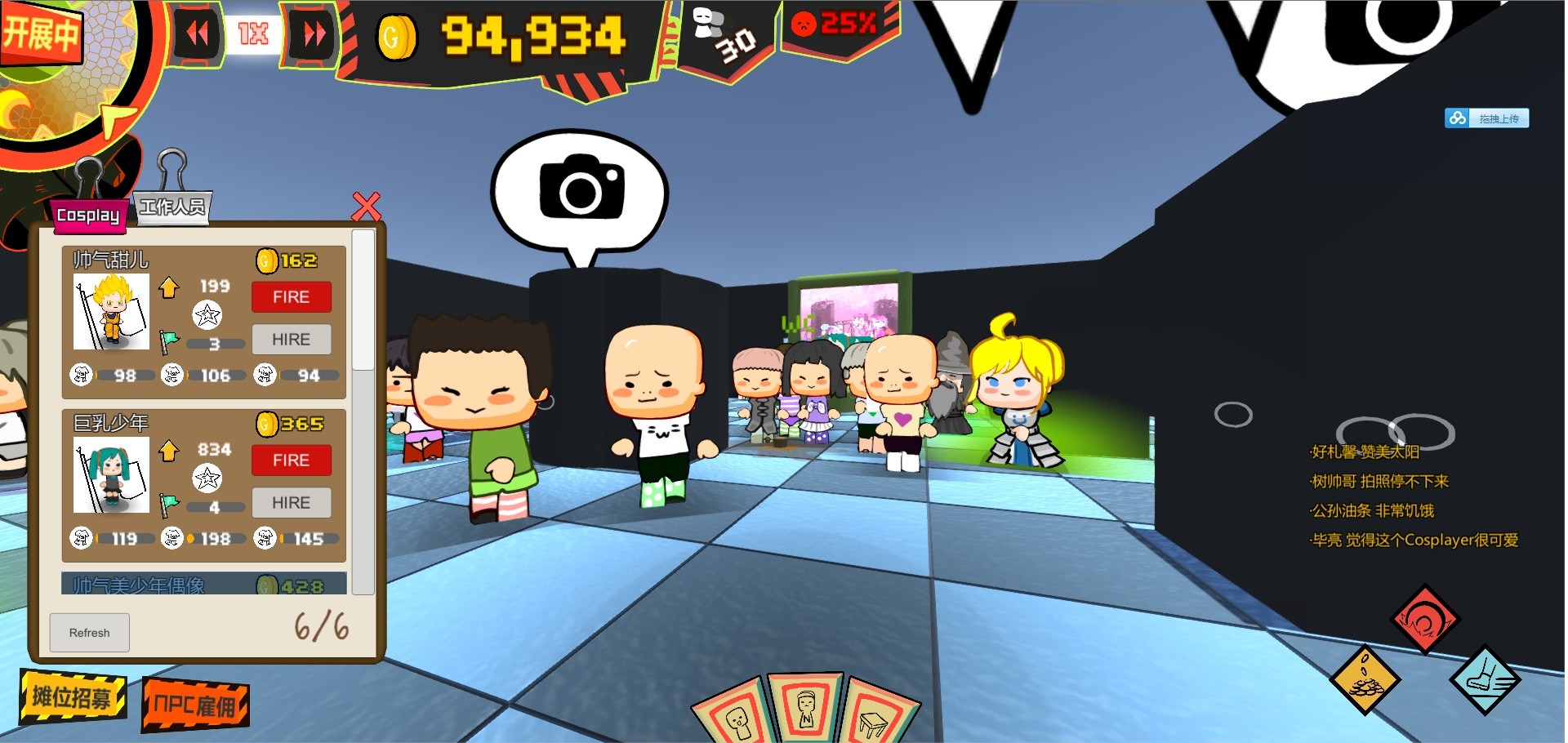The width and height of the screenshot is (1568, 743).
Task: Select the star rank icon for 帅气甜儿
Action: pyautogui.click(x=208, y=313)
